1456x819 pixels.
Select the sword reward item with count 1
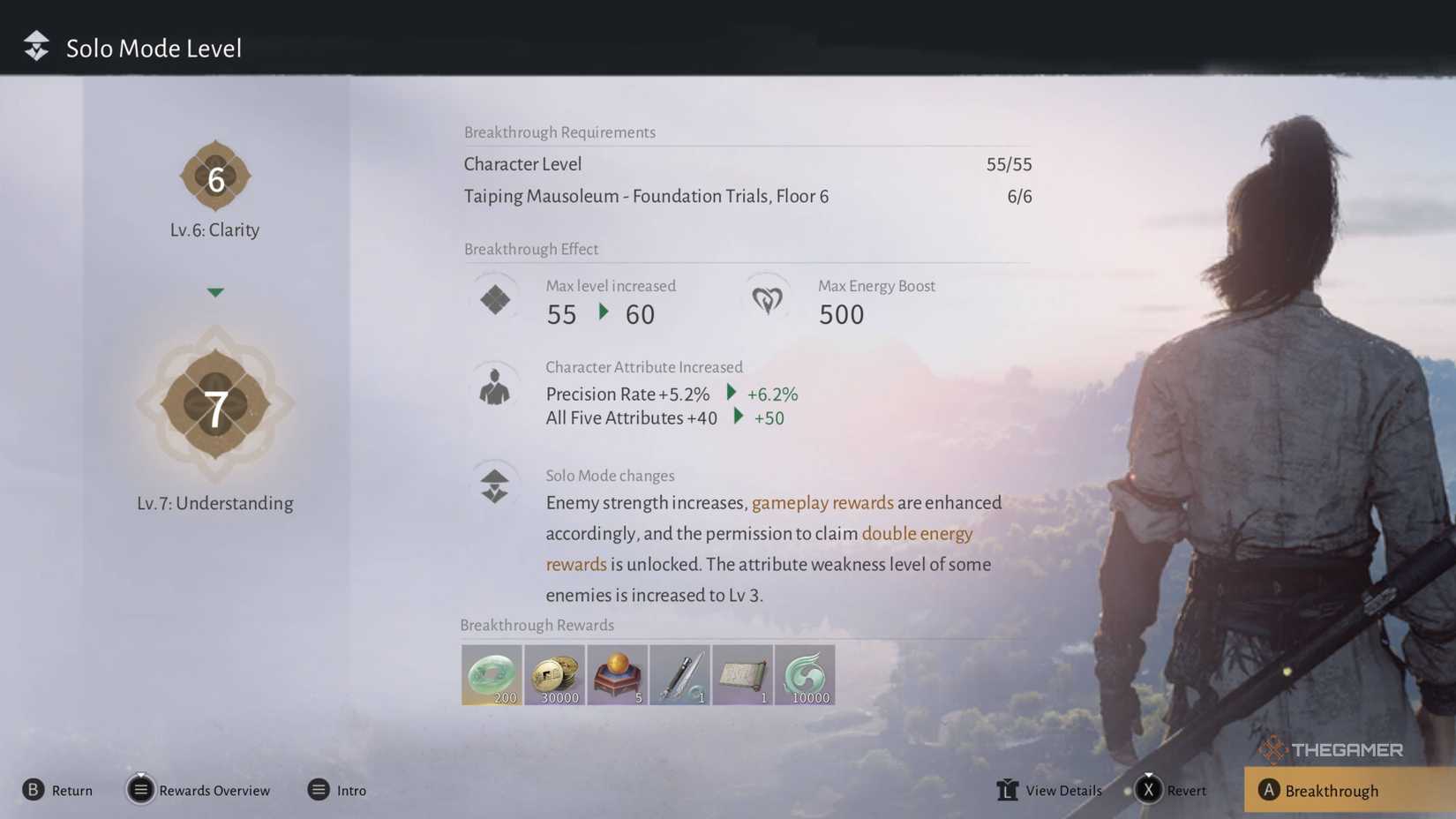click(x=679, y=674)
